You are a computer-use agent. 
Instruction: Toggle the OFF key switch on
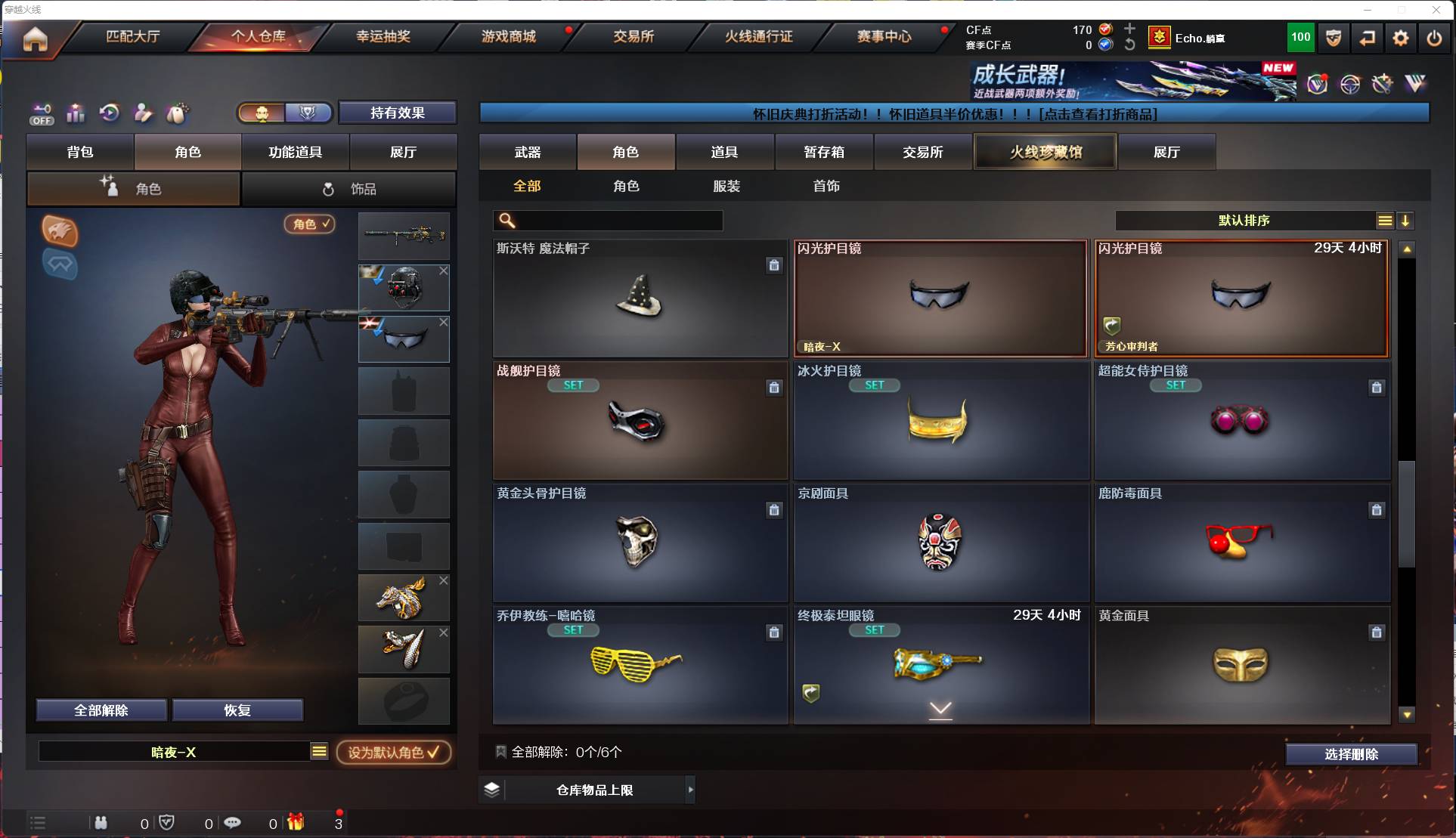(x=42, y=113)
